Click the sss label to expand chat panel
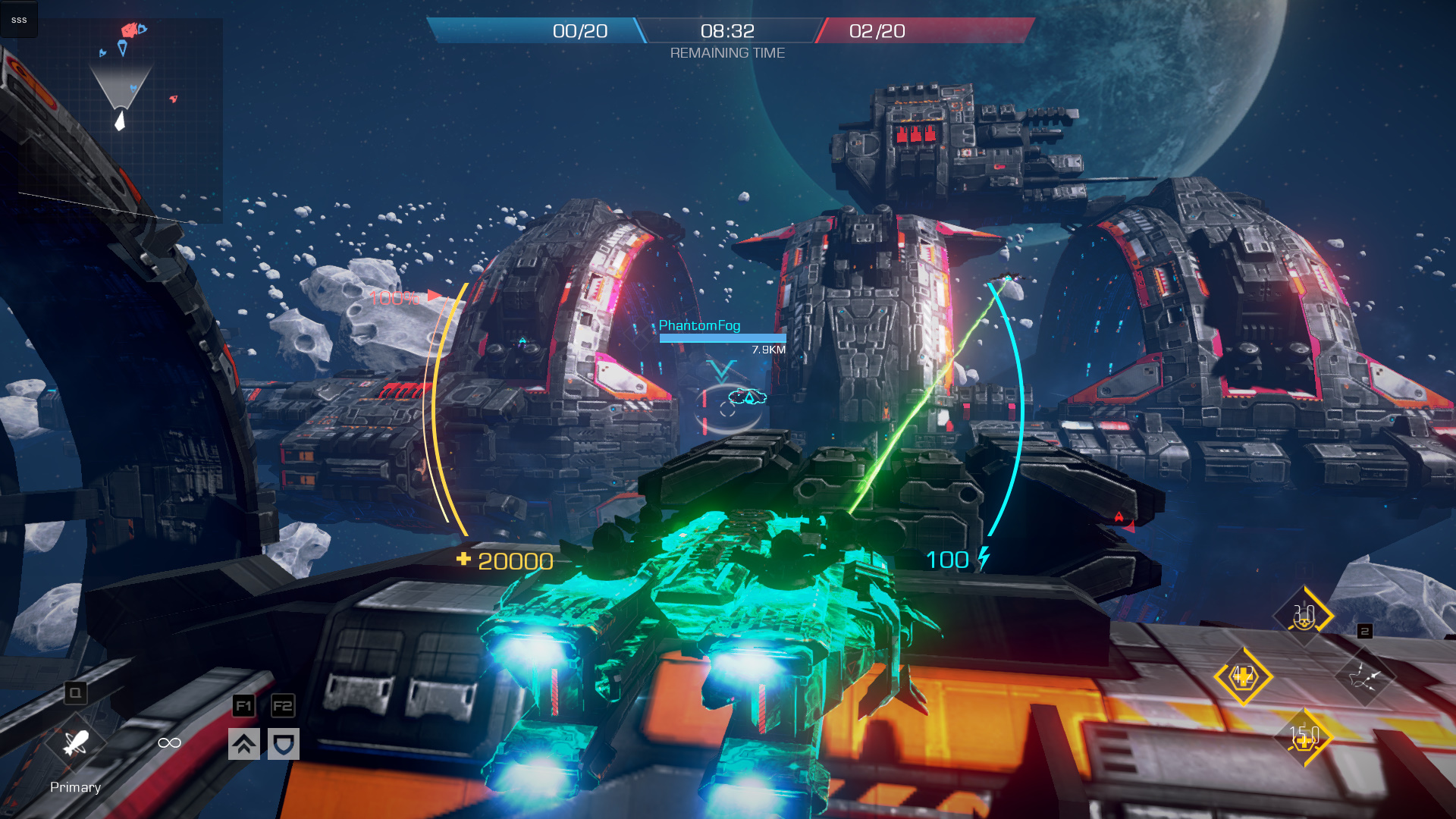The image size is (1456, 819). coord(18,20)
